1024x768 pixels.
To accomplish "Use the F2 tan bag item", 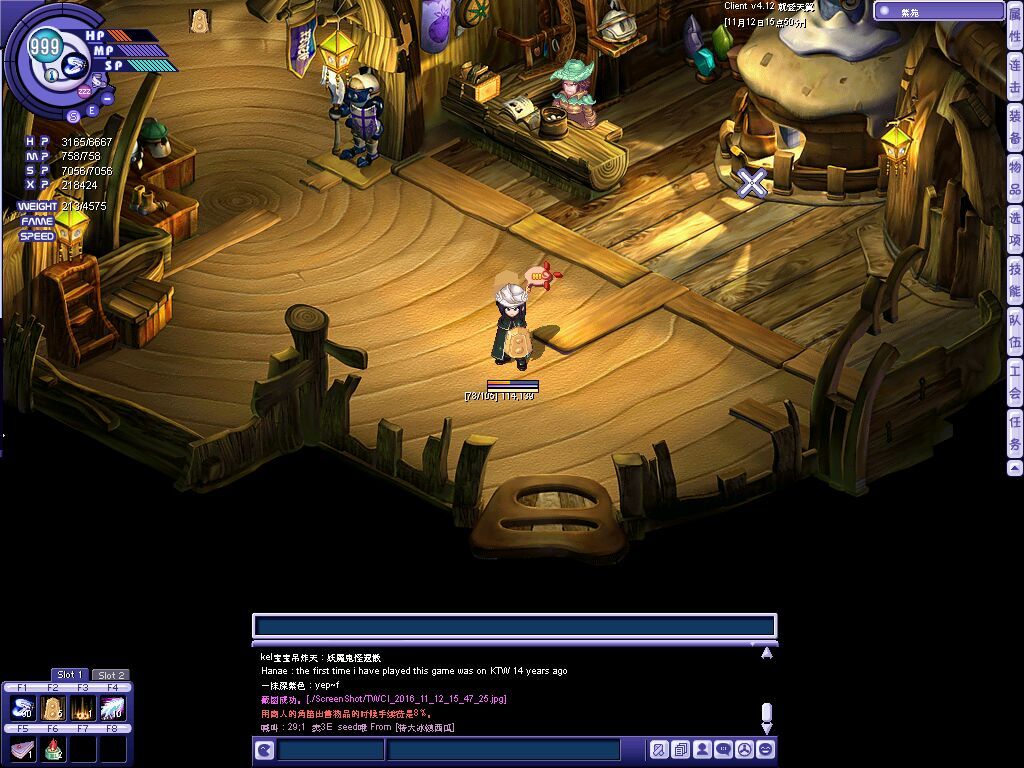I will click(x=53, y=709).
